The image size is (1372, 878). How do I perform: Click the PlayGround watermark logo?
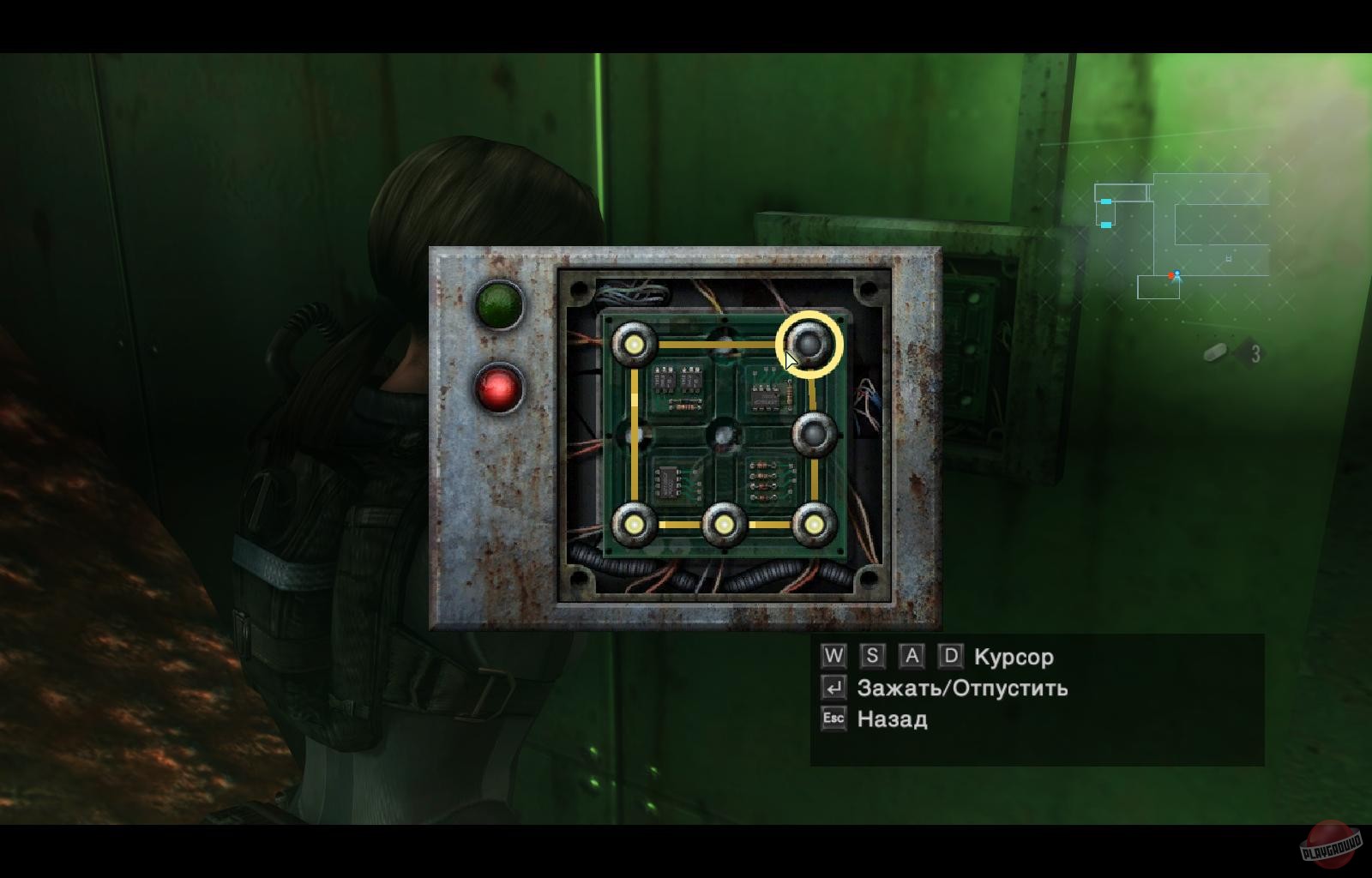(1330, 844)
